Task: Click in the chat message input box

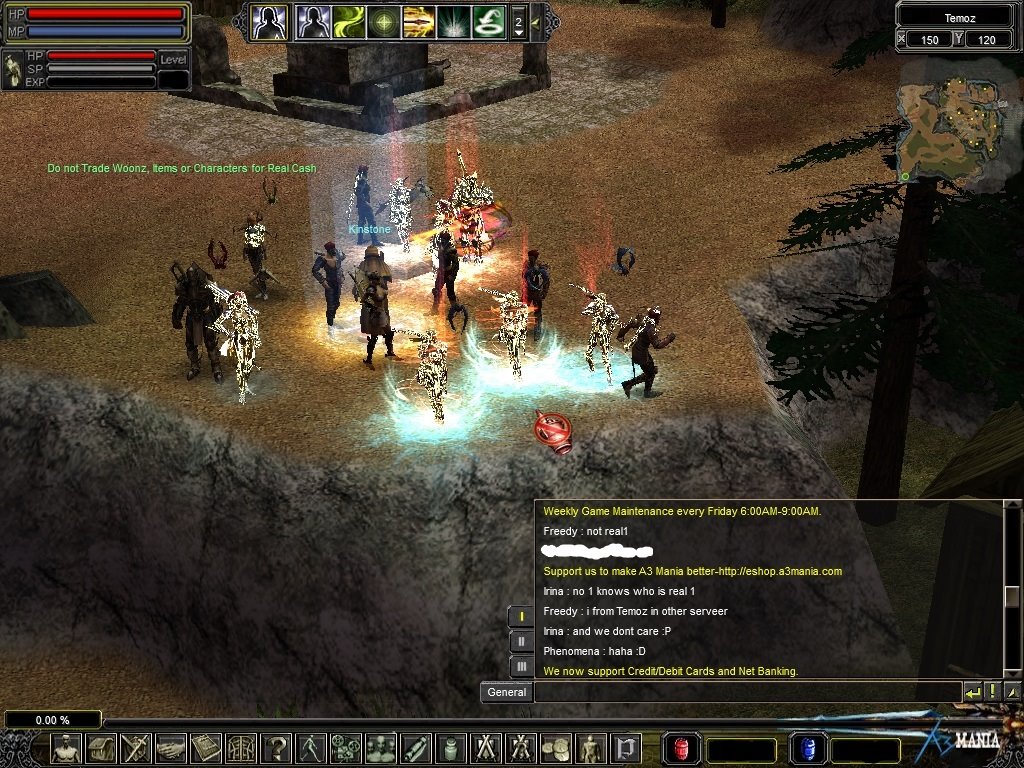Action: point(747,691)
